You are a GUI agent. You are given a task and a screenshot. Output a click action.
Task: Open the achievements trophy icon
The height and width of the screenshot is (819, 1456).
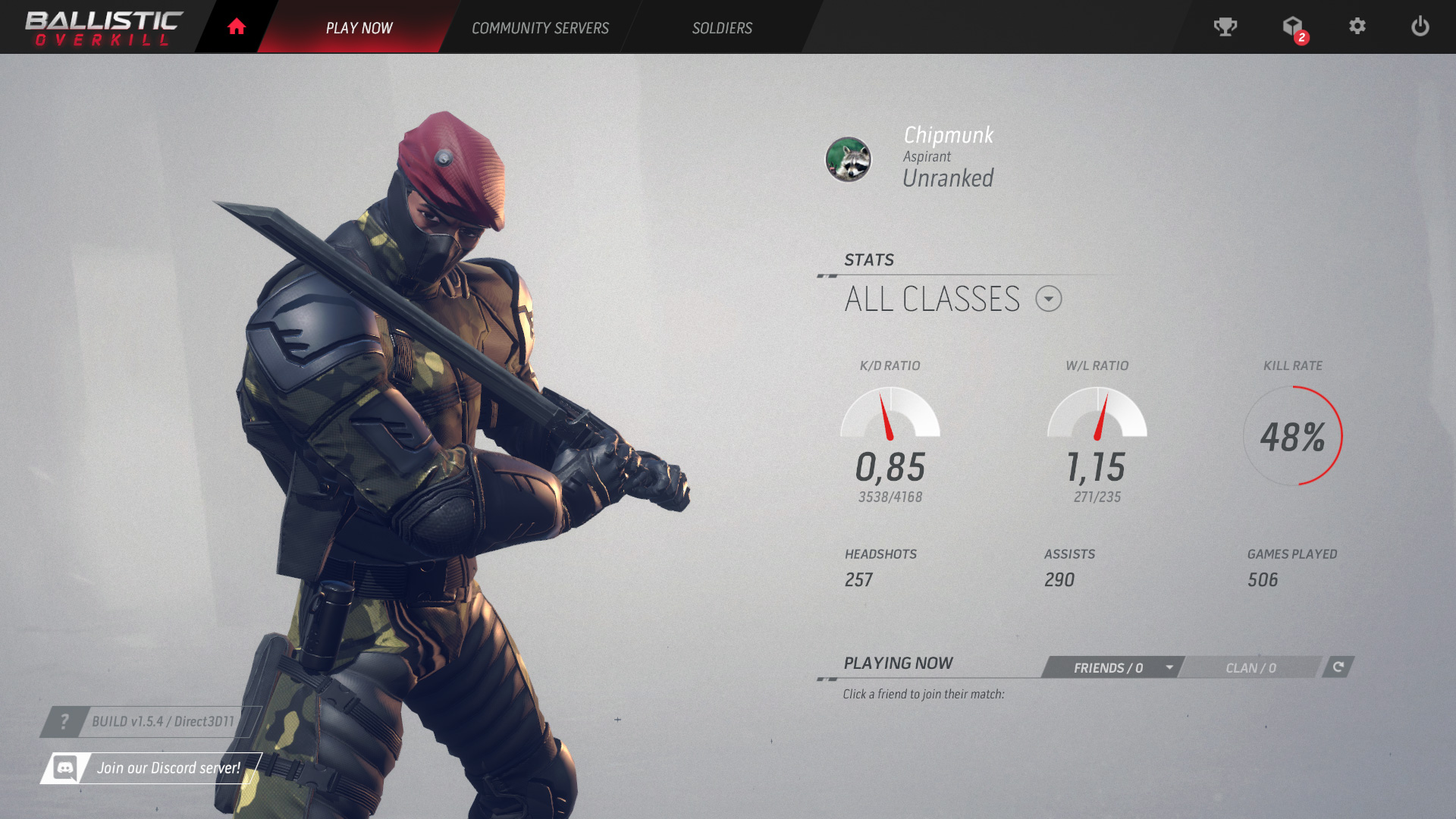pyautogui.click(x=1225, y=27)
